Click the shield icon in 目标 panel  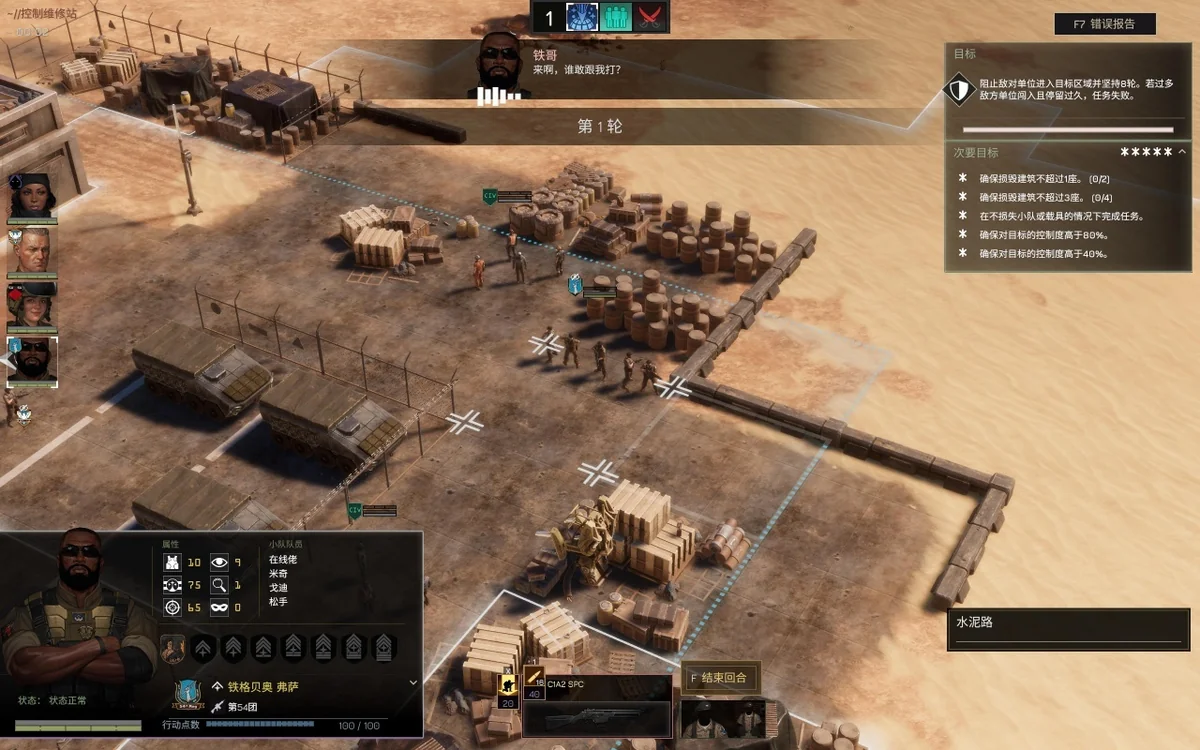coord(959,91)
